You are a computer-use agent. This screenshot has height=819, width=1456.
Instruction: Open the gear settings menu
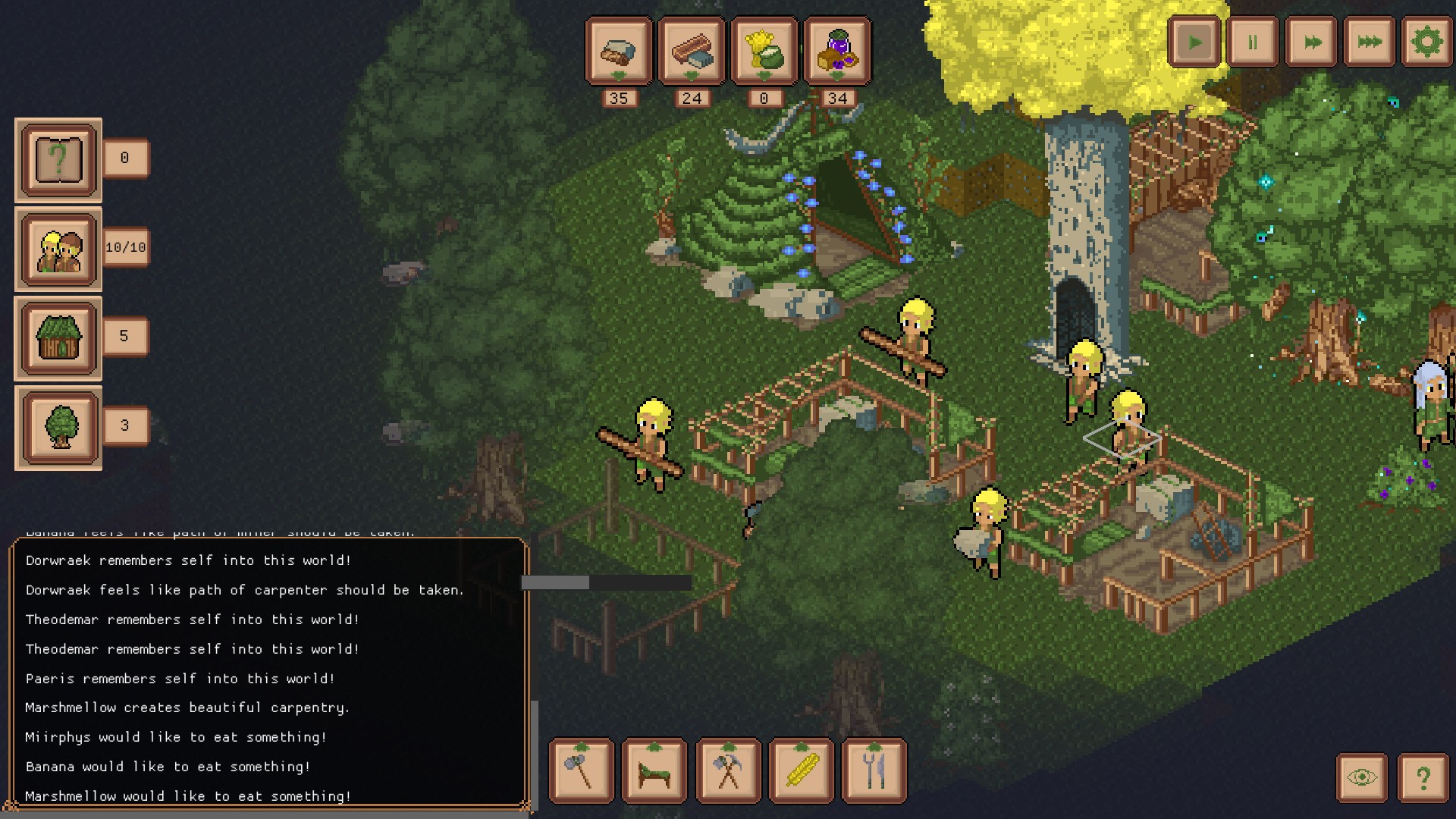pos(1426,42)
